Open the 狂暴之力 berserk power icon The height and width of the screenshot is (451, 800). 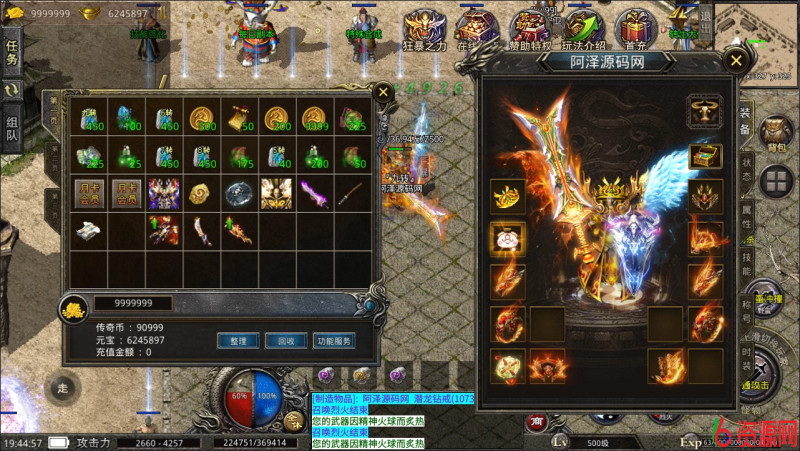425,30
